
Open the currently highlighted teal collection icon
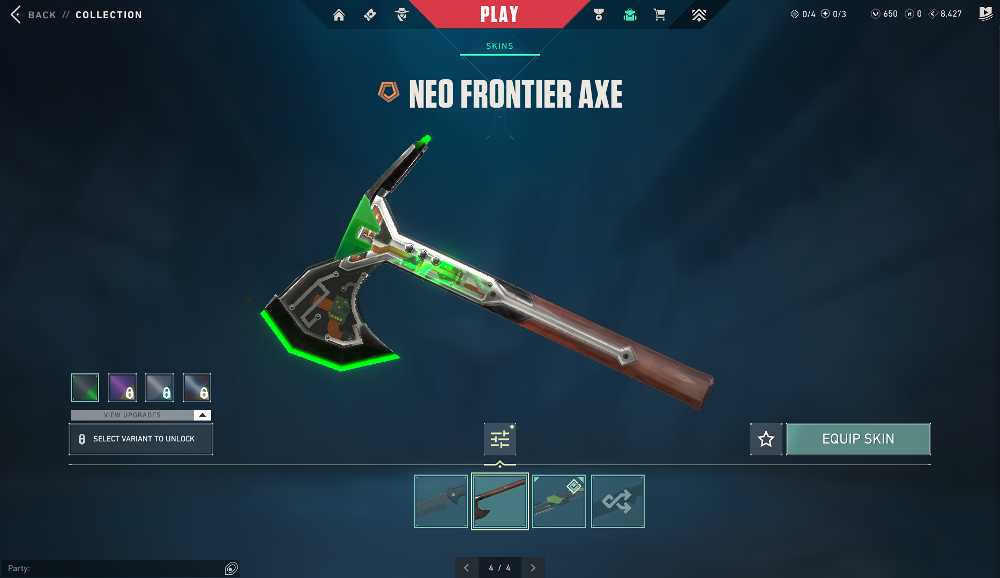(629, 15)
